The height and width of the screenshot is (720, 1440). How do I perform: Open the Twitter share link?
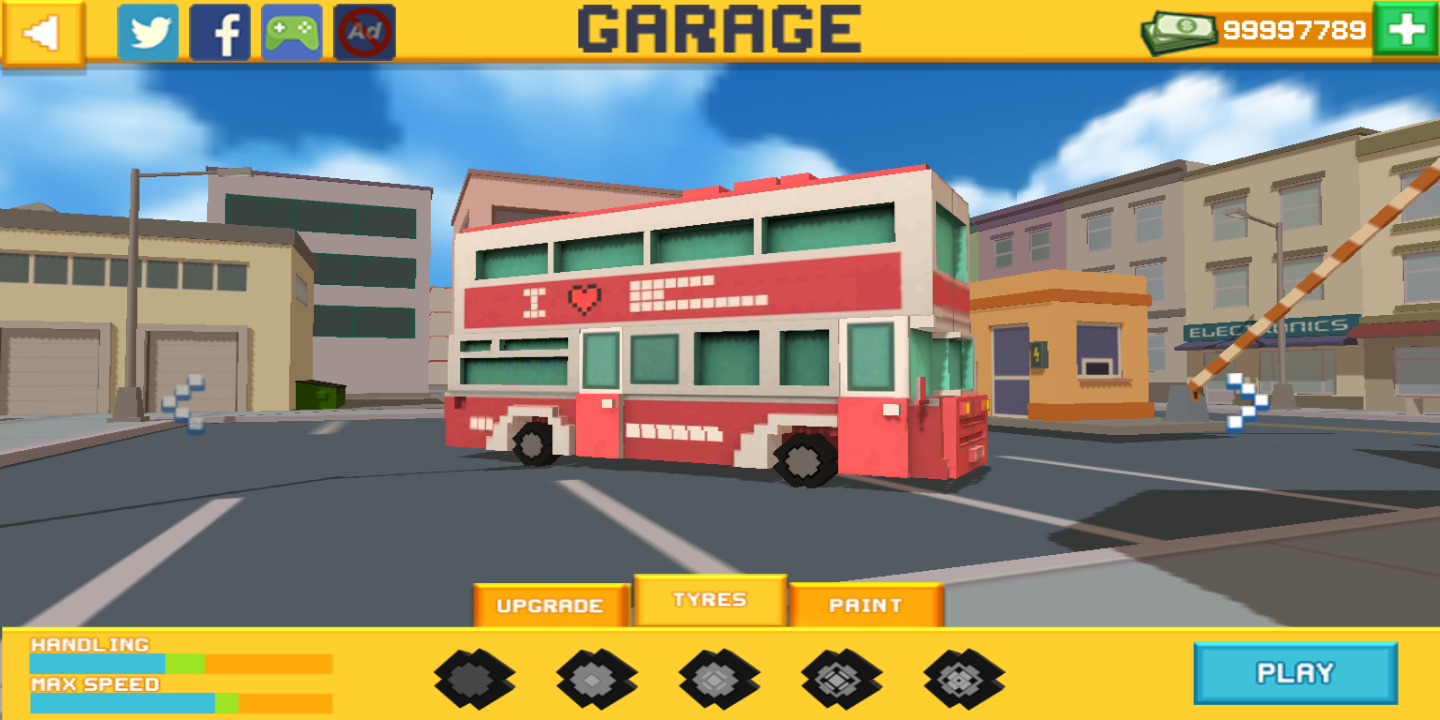point(148,33)
